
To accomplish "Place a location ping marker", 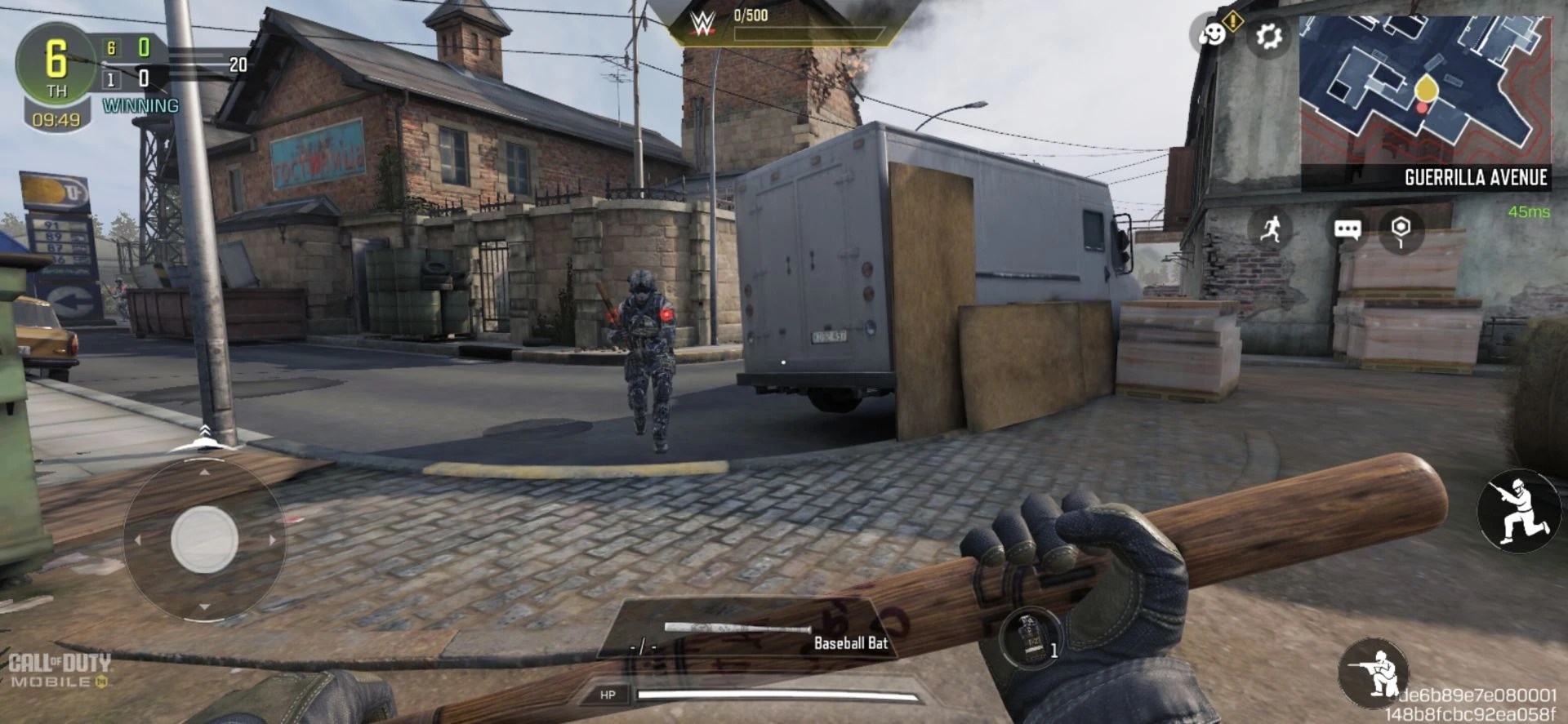I will 1401,229.
